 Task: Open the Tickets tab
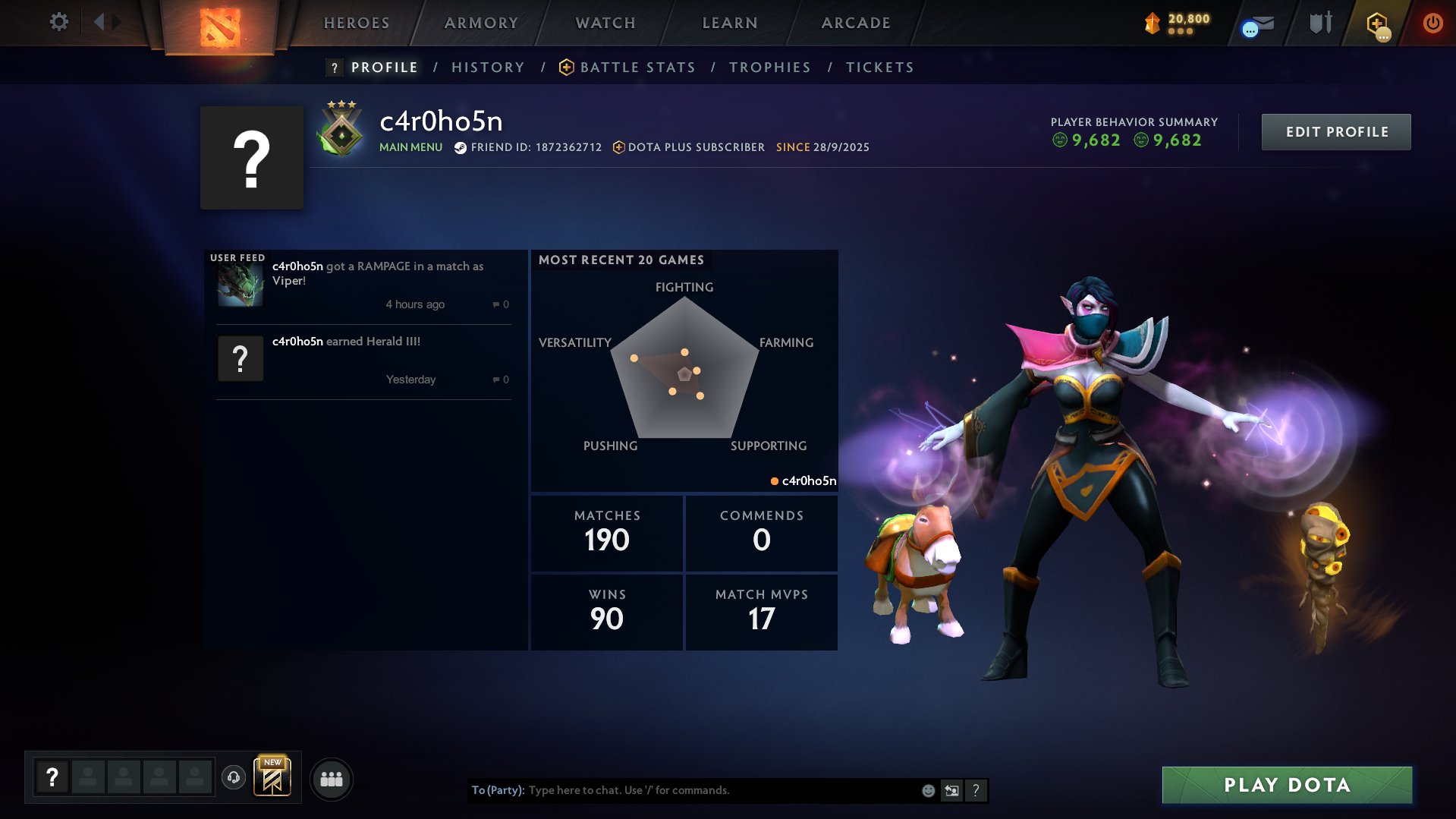click(x=880, y=68)
